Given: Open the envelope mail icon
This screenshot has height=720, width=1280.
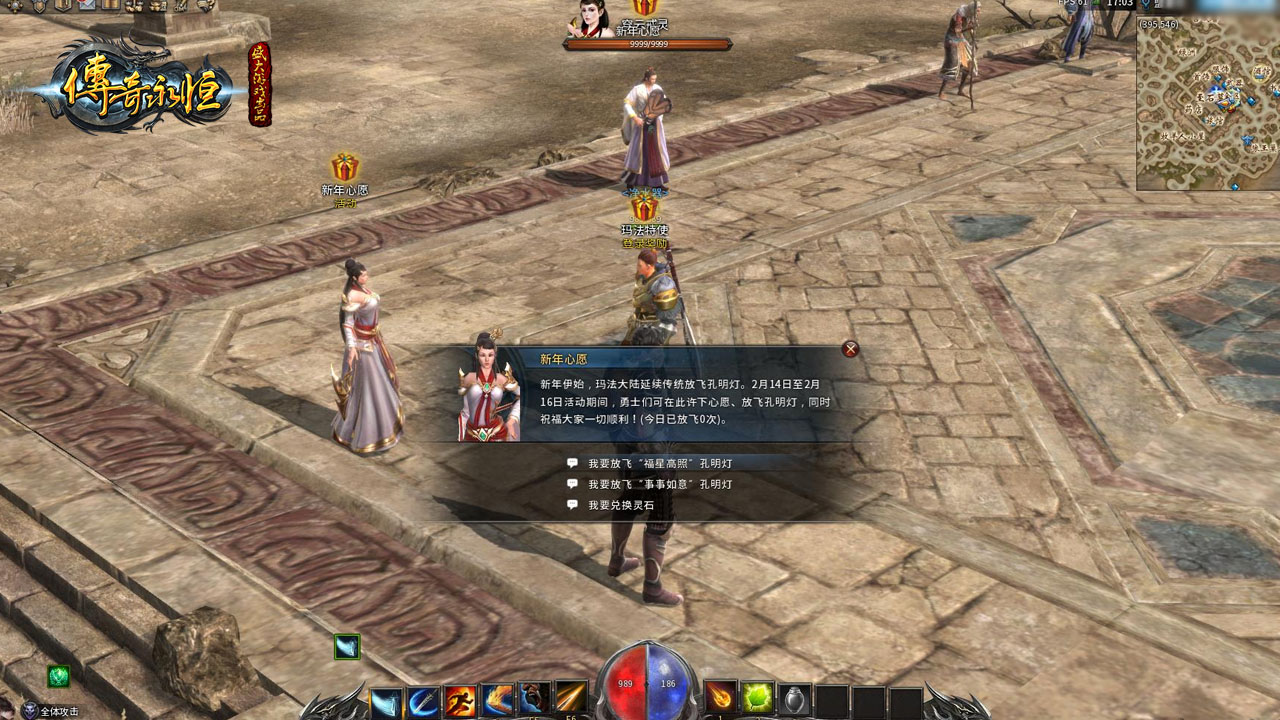Looking at the screenshot, I should (x=87, y=5).
